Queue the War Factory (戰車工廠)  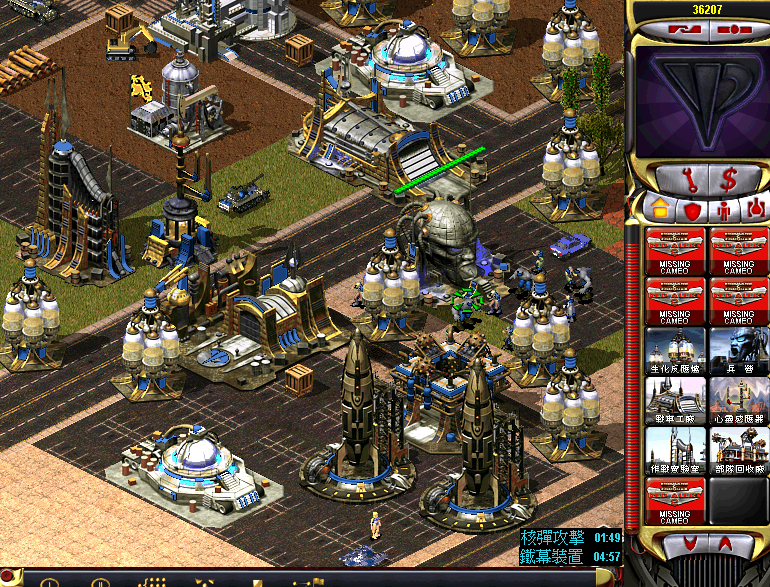(675, 401)
